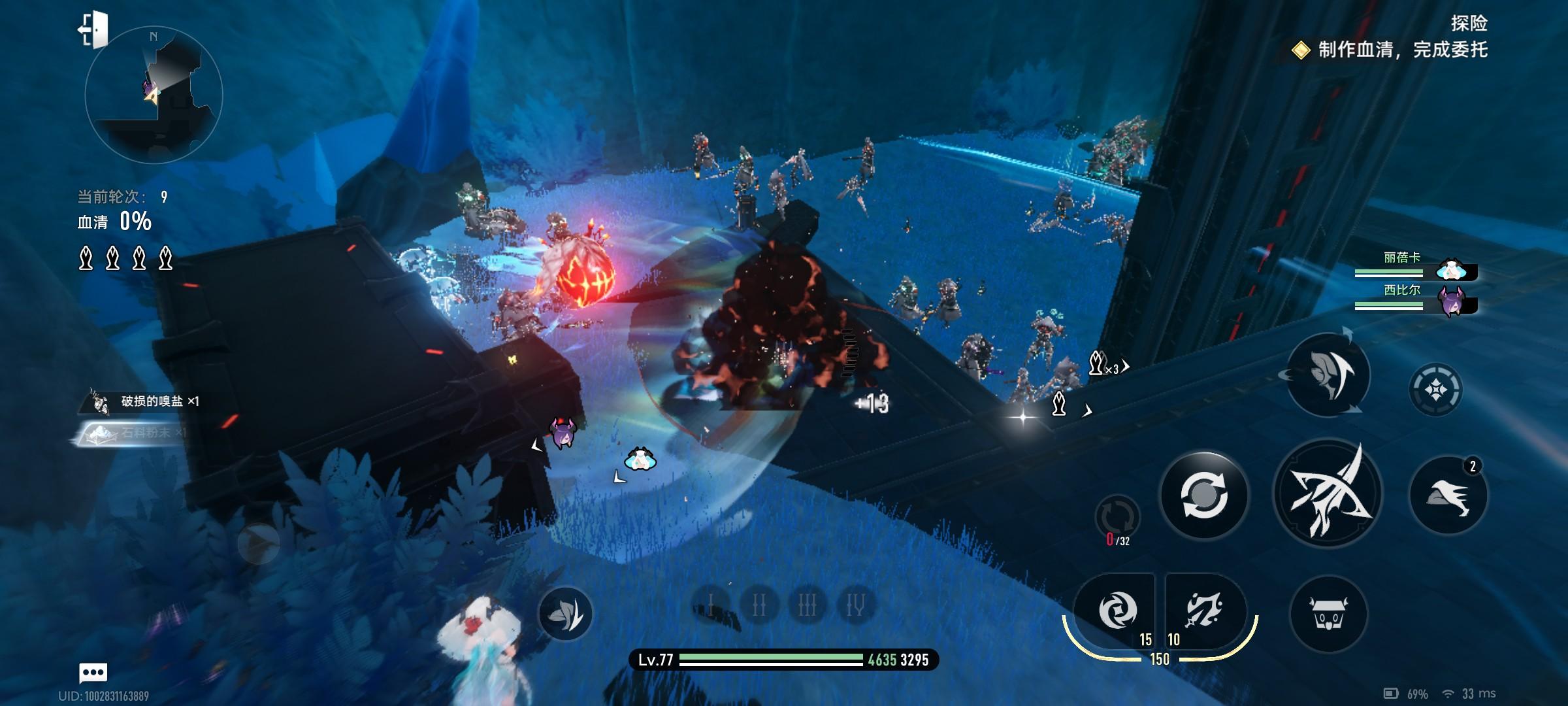The image size is (1568, 706).
Task: Open the circular minimap
Action: pos(154,95)
